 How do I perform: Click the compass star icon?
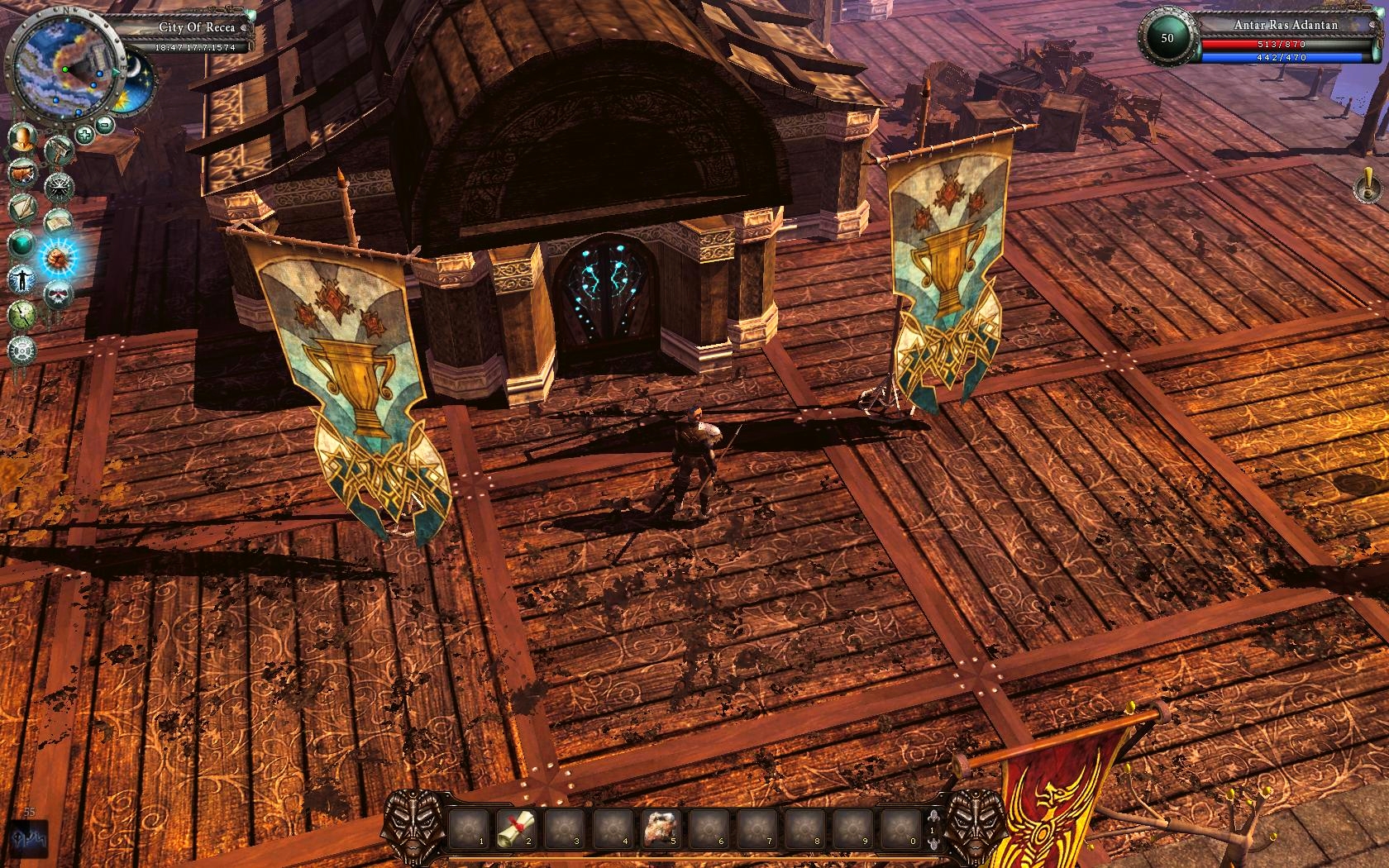click(x=59, y=187)
